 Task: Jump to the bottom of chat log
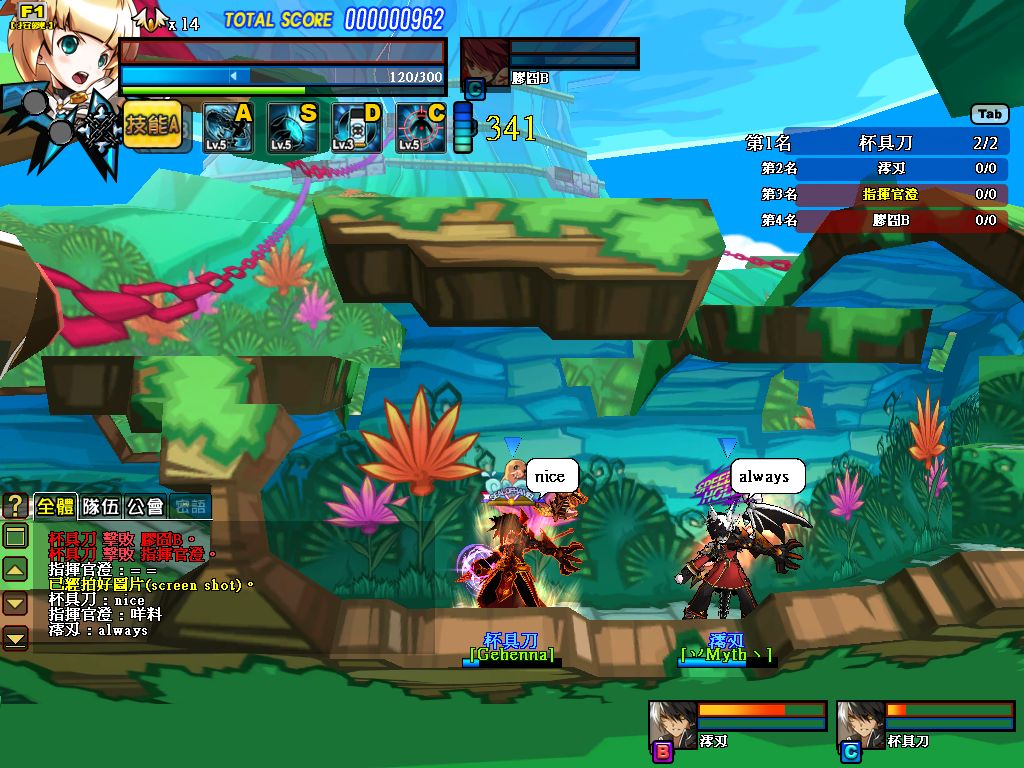coord(15,636)
